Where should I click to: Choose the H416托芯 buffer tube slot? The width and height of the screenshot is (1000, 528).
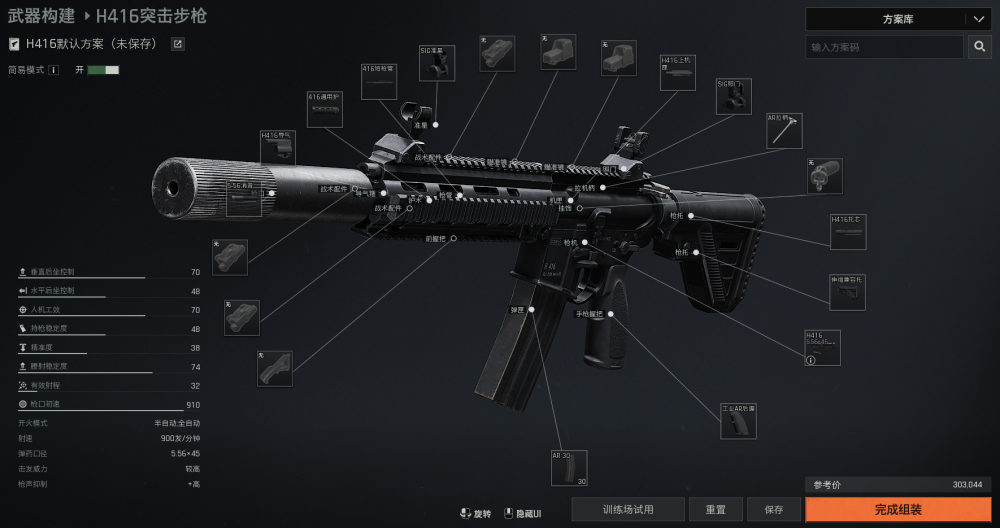(x=848, y=232)
